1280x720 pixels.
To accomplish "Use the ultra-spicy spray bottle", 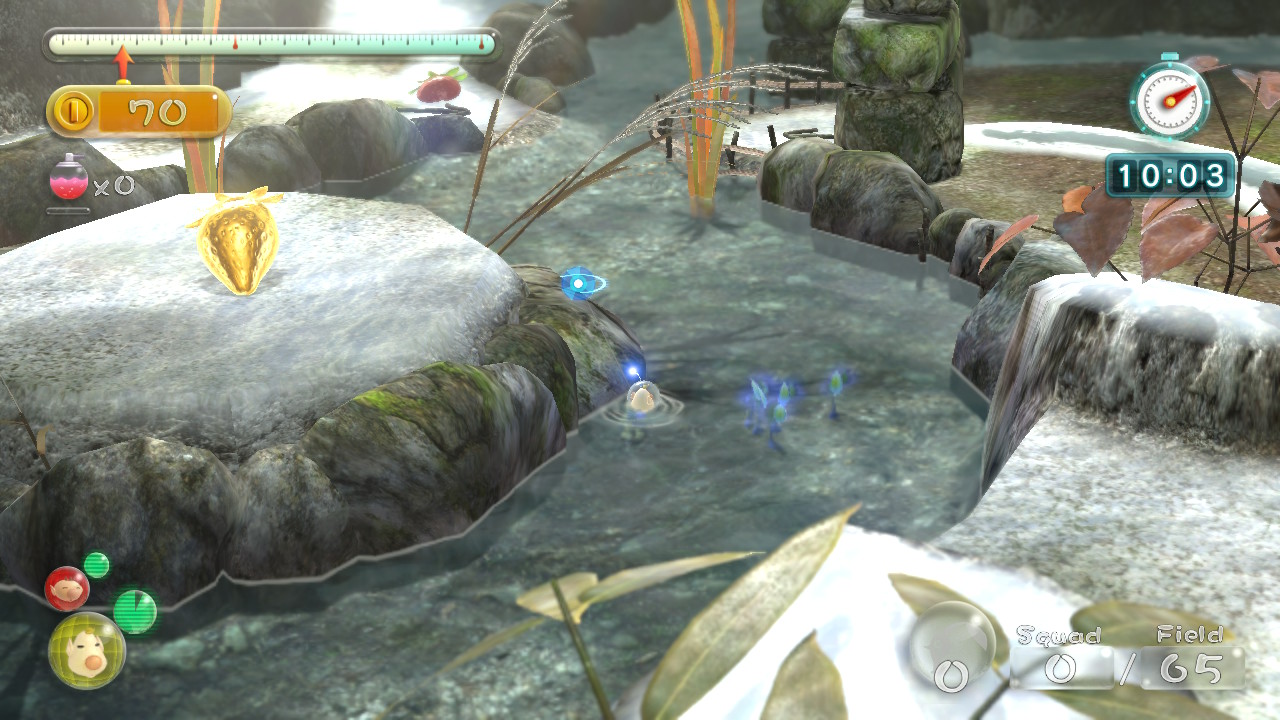I will 68,179.
